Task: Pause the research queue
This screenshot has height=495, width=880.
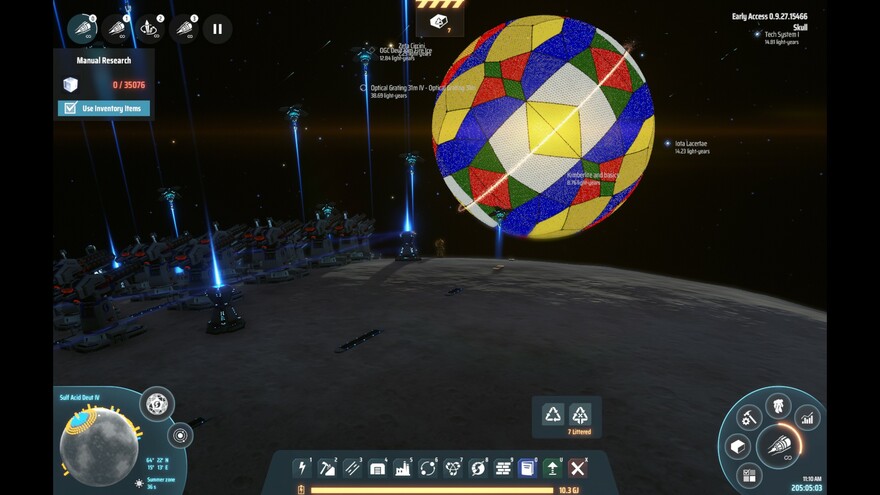Action: 217,28
